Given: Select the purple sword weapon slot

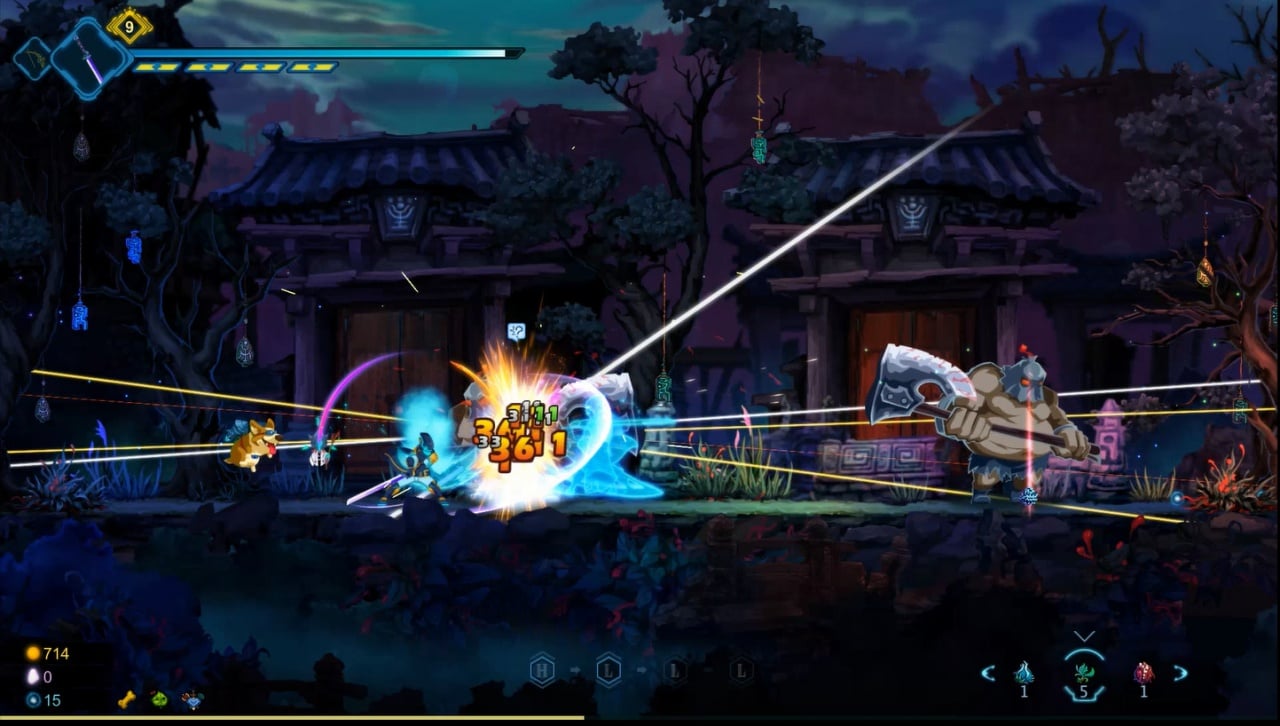Looking at the screenshot, I should click(x=91, y=59).
